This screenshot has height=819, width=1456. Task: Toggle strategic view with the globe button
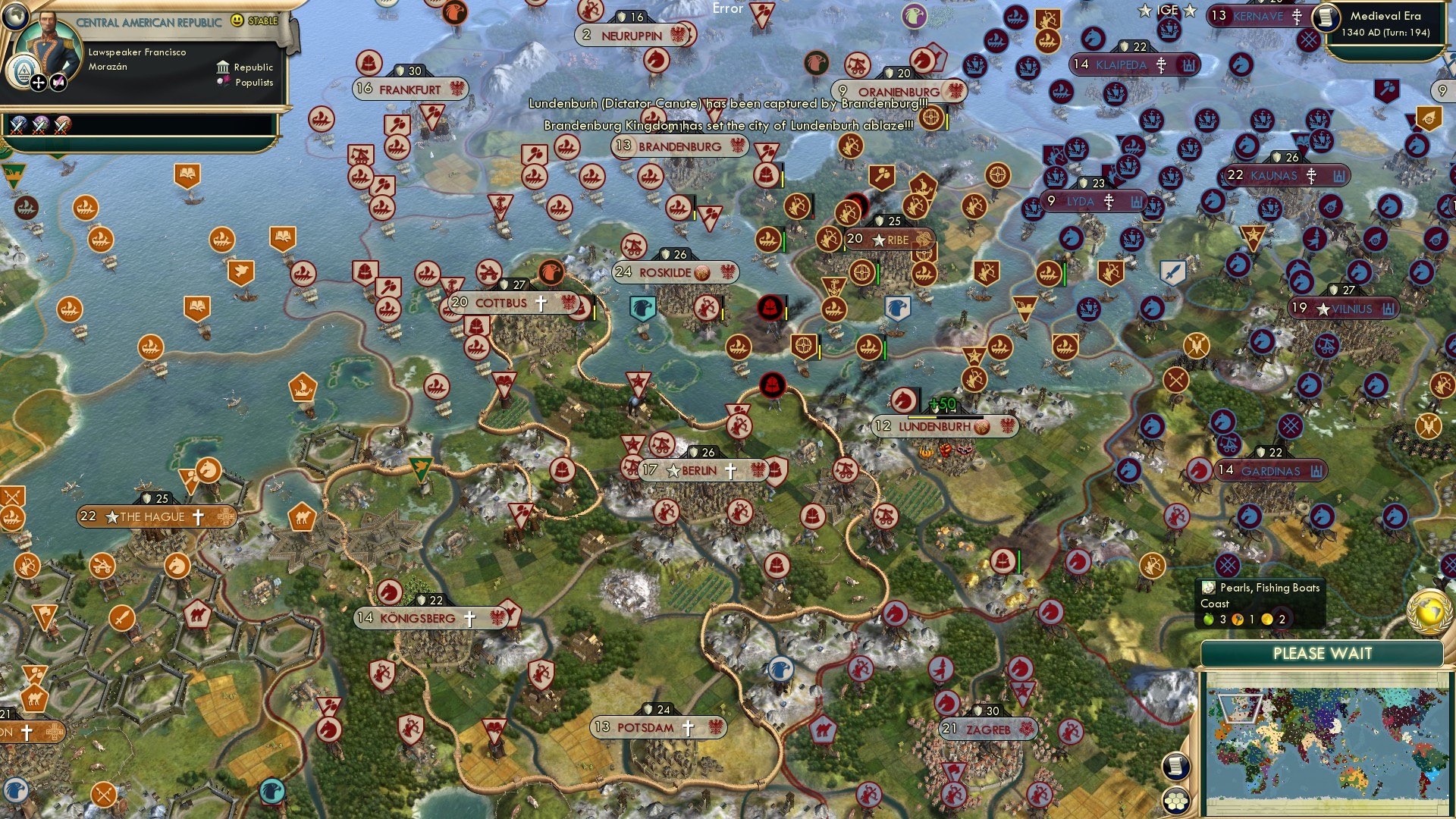[15, 17]
